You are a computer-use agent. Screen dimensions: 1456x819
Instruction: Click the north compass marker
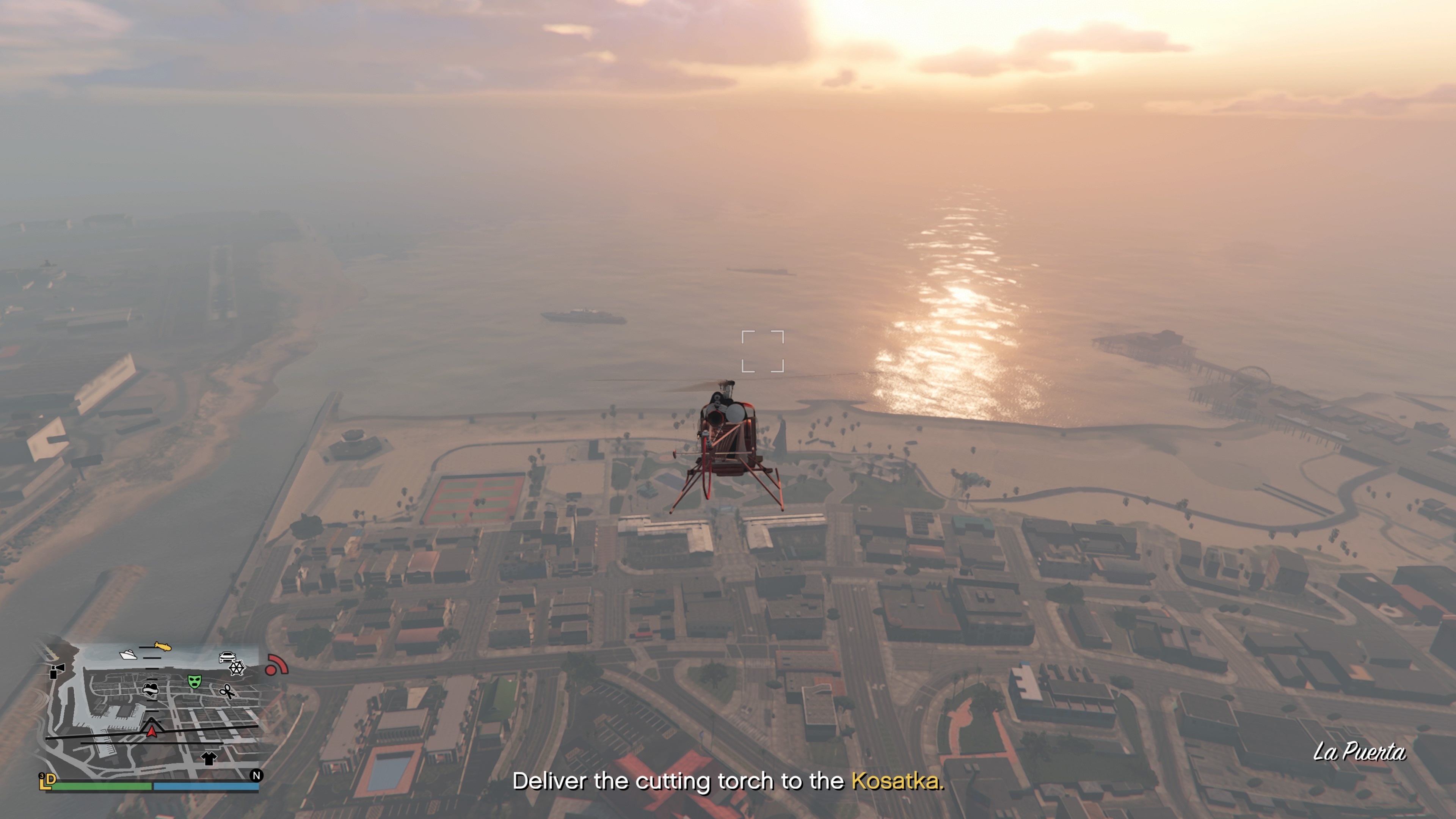256,775
